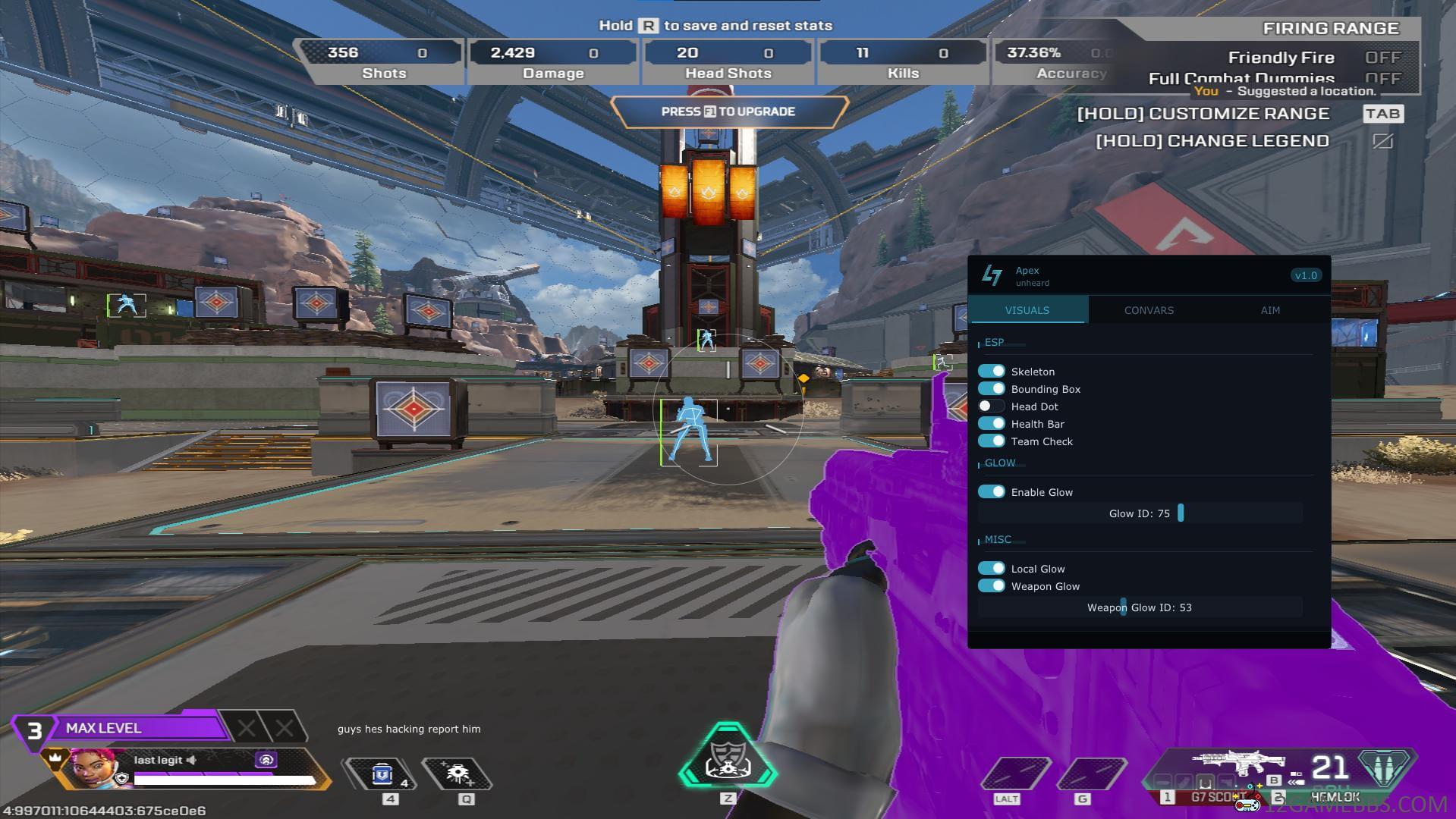Toggle the Enable Glow switch
The height and width of the screenshot is (819, 1456).
[991, 491]
